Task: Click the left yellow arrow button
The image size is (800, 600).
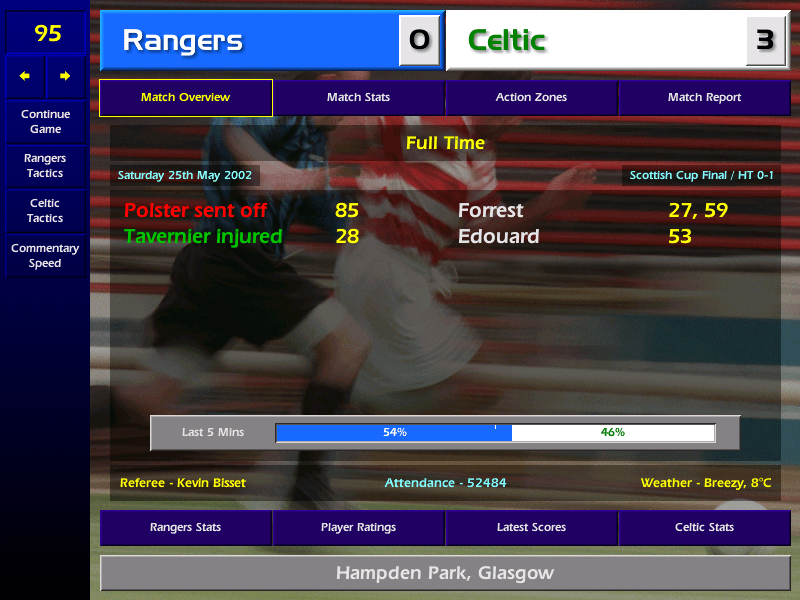Action: (x=25, y=76)
